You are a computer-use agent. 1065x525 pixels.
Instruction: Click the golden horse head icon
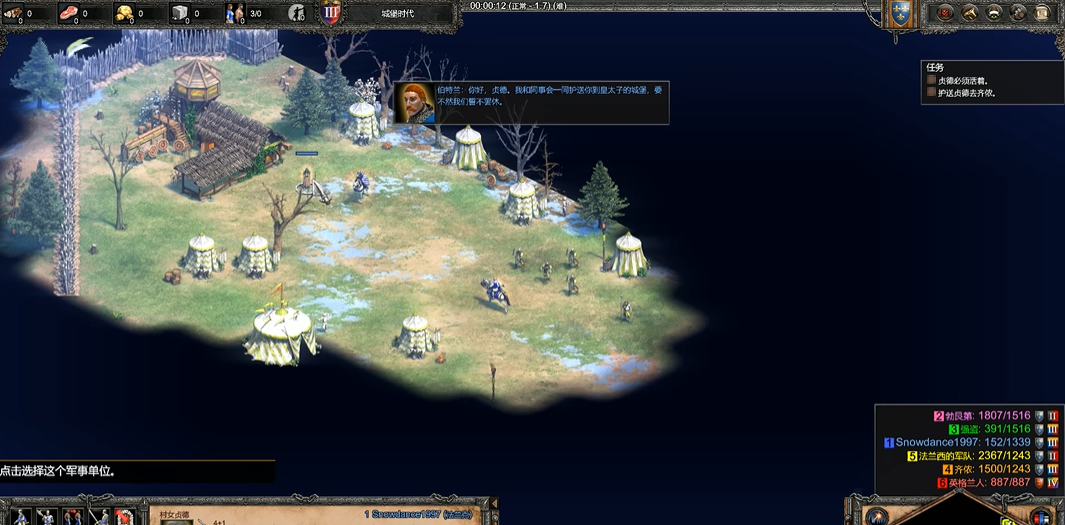click(x=969, y=13)
